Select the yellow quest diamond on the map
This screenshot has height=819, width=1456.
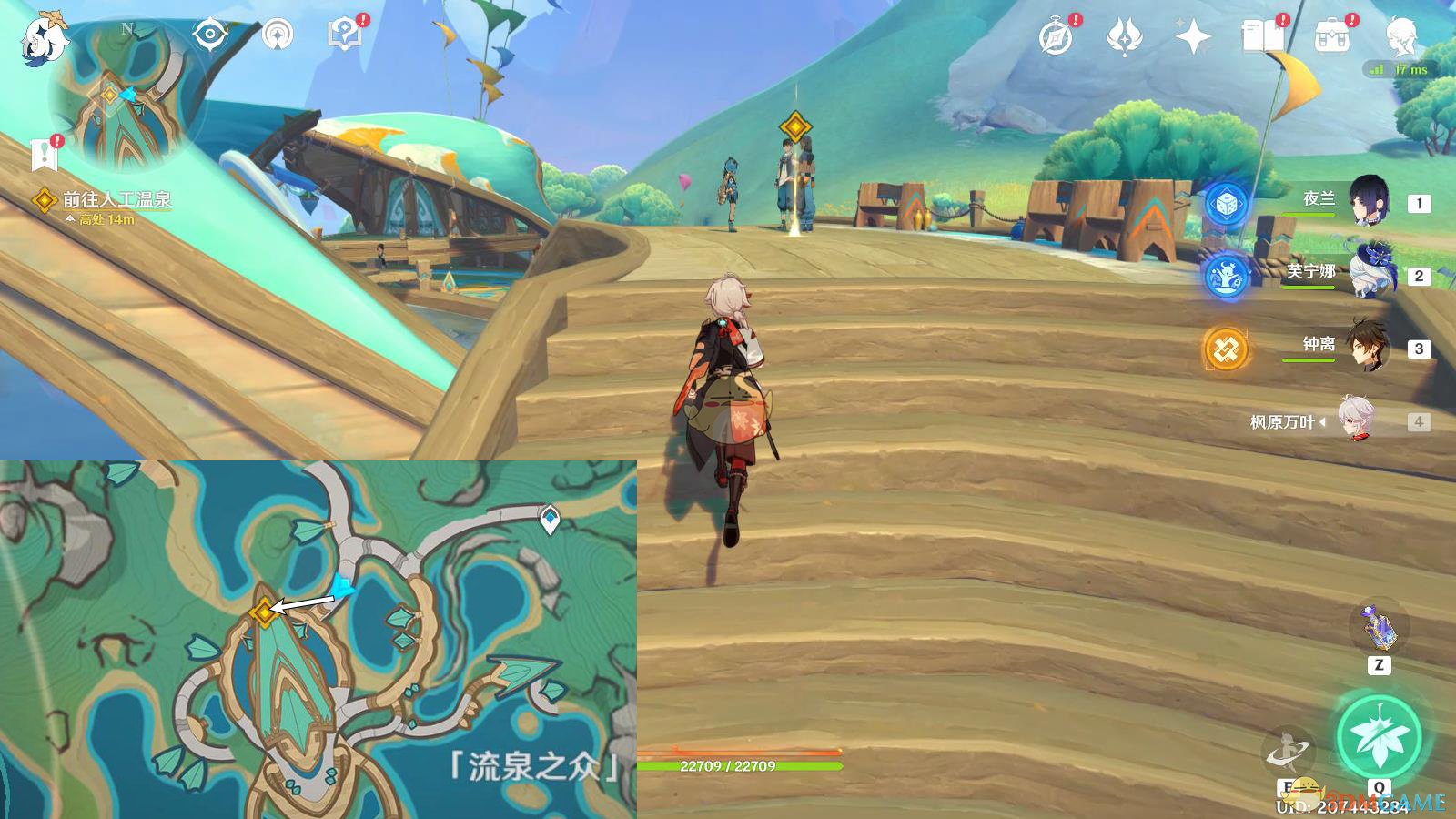(264, 612)
